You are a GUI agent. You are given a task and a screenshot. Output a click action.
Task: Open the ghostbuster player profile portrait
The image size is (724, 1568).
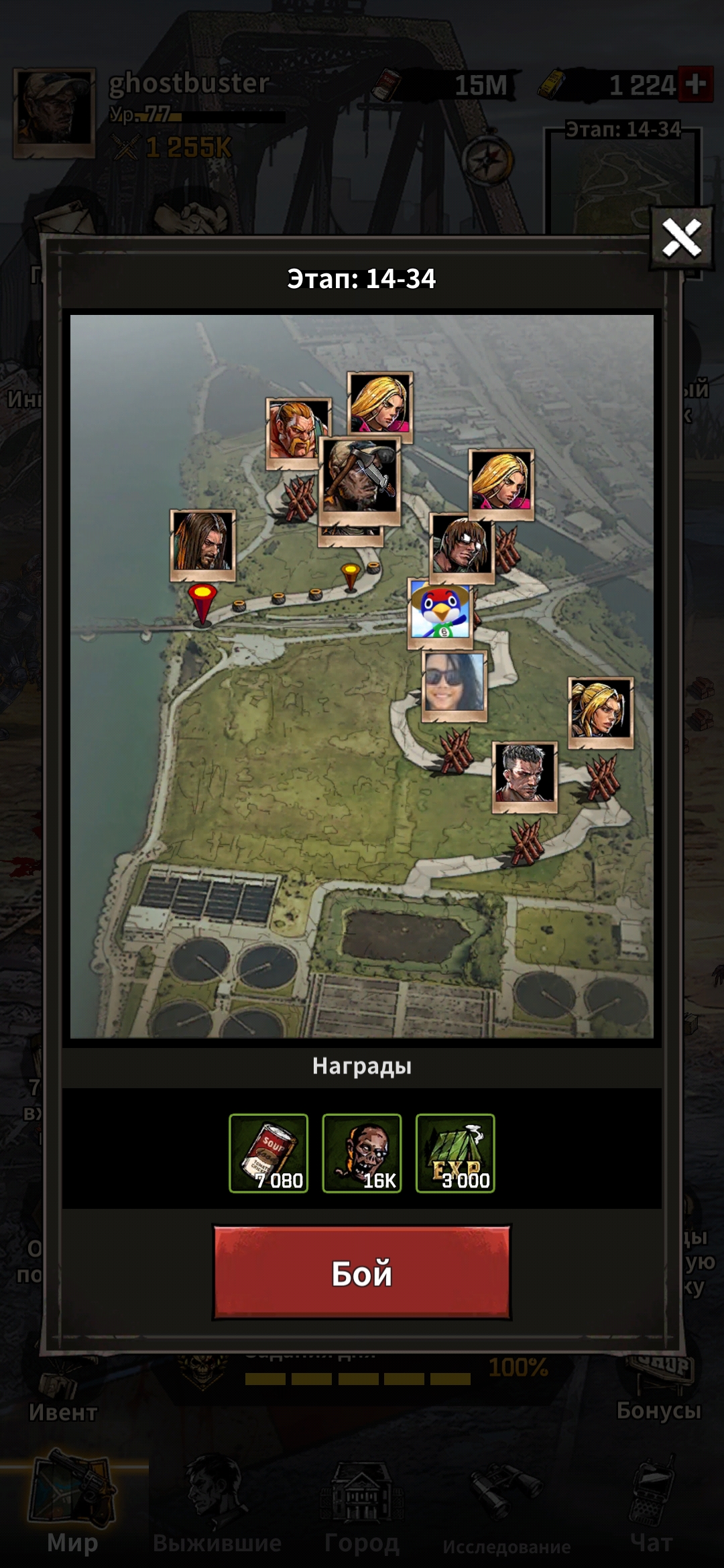(54, 113)
